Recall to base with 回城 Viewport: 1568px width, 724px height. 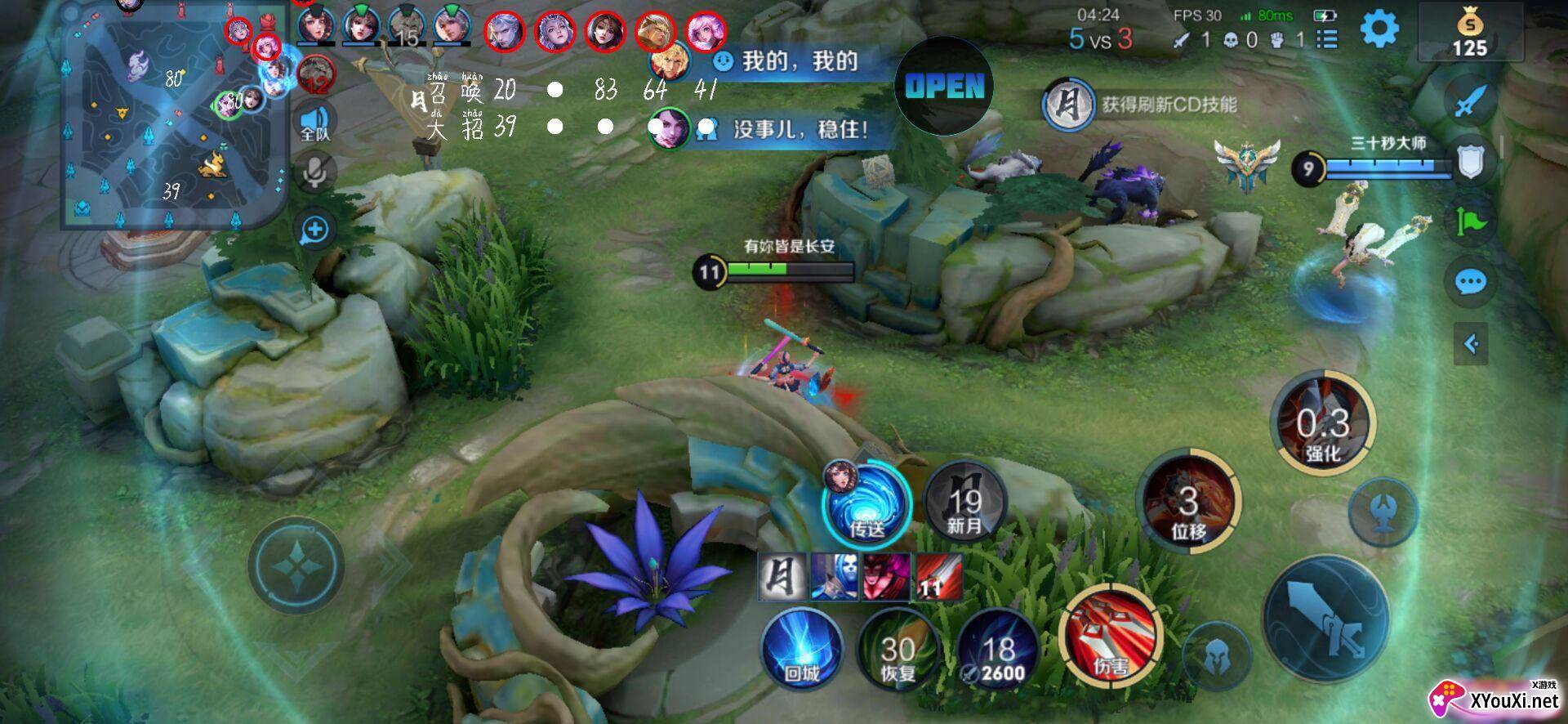coord(802,650)
